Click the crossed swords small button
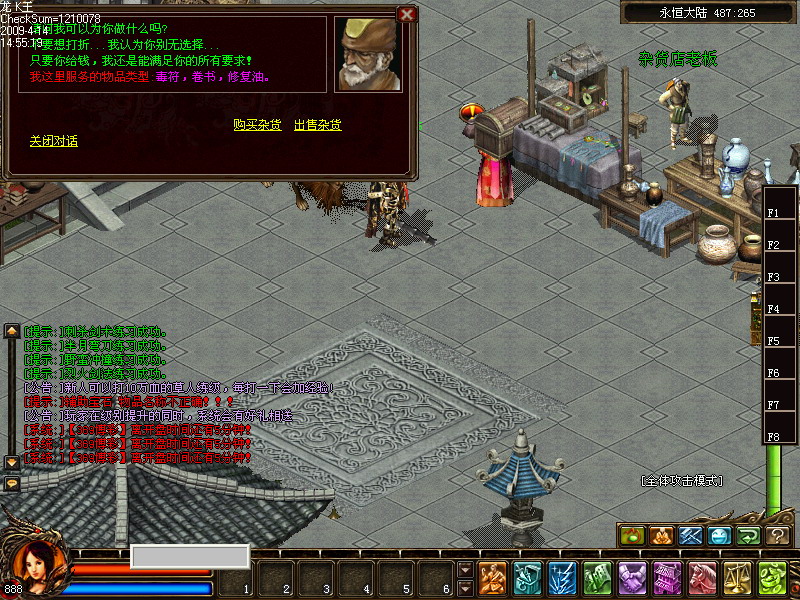Viewport: 800px width, 600px height. tap(691, 536)
